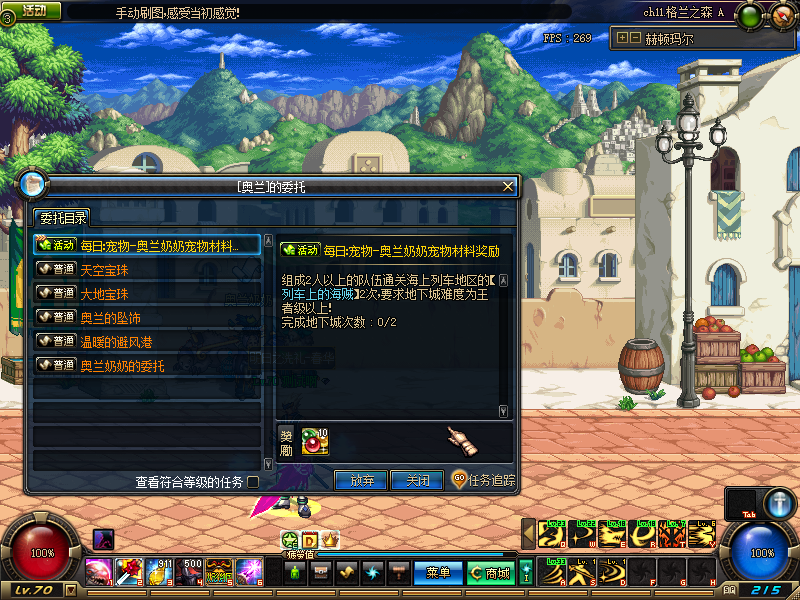The width and height of the screenshot is (800, 600).
Task: Click the crown icon above the fatigue bar
Action: [x=330, y=540]
